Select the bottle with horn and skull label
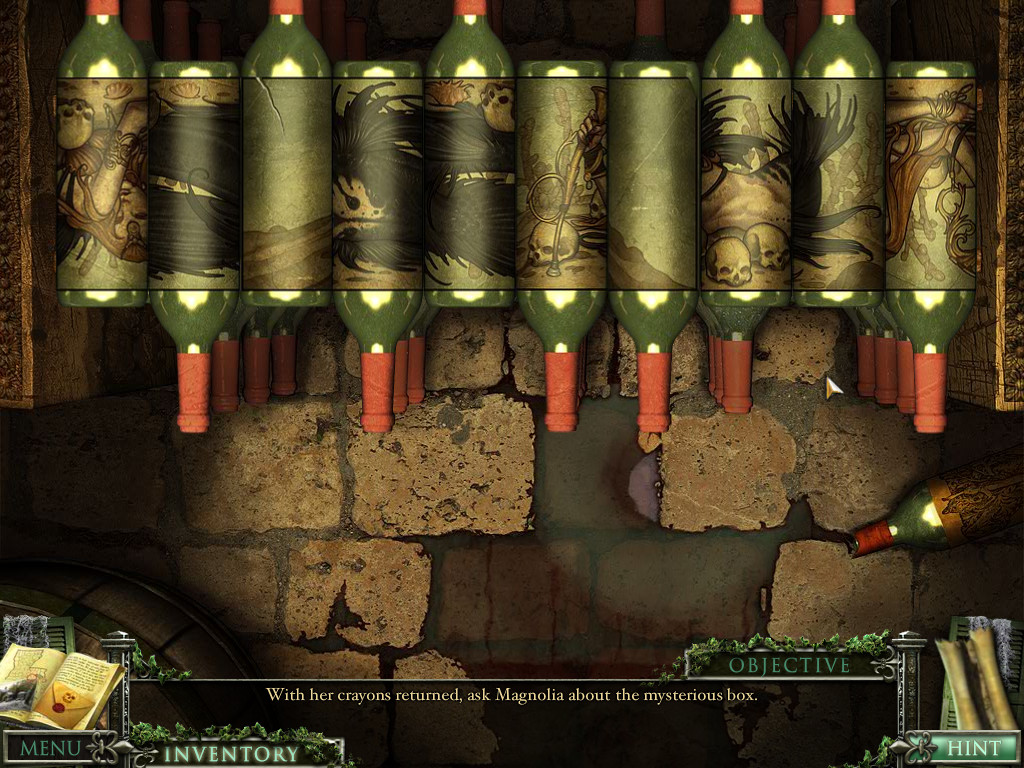1024x768 pixels. point(562,185)
